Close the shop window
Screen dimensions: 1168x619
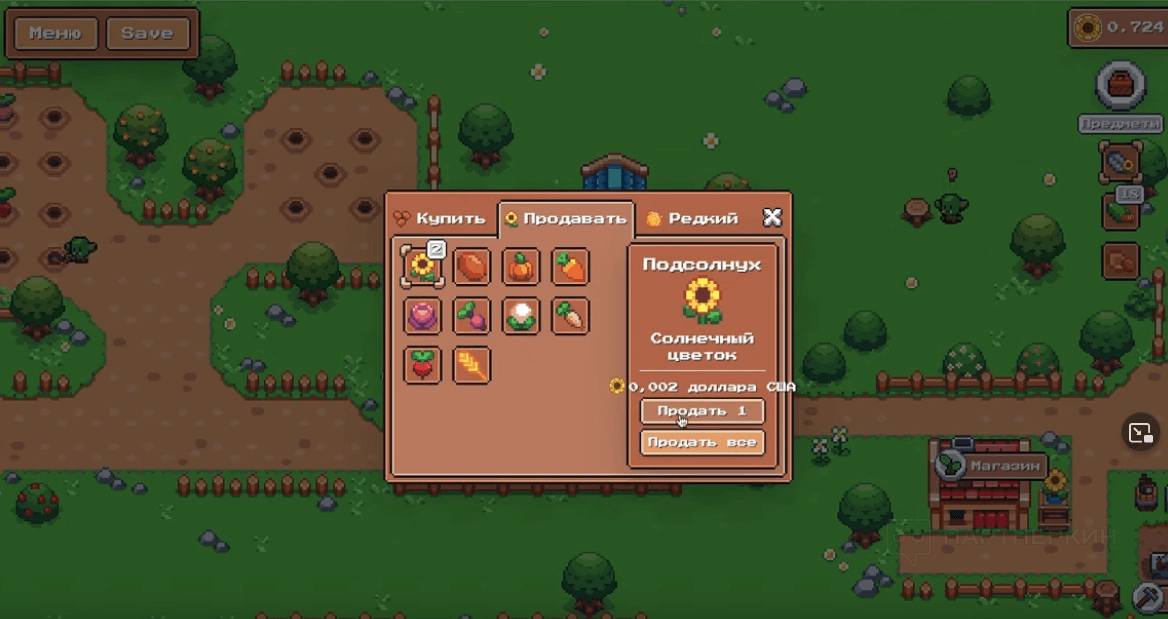[772, 217]
